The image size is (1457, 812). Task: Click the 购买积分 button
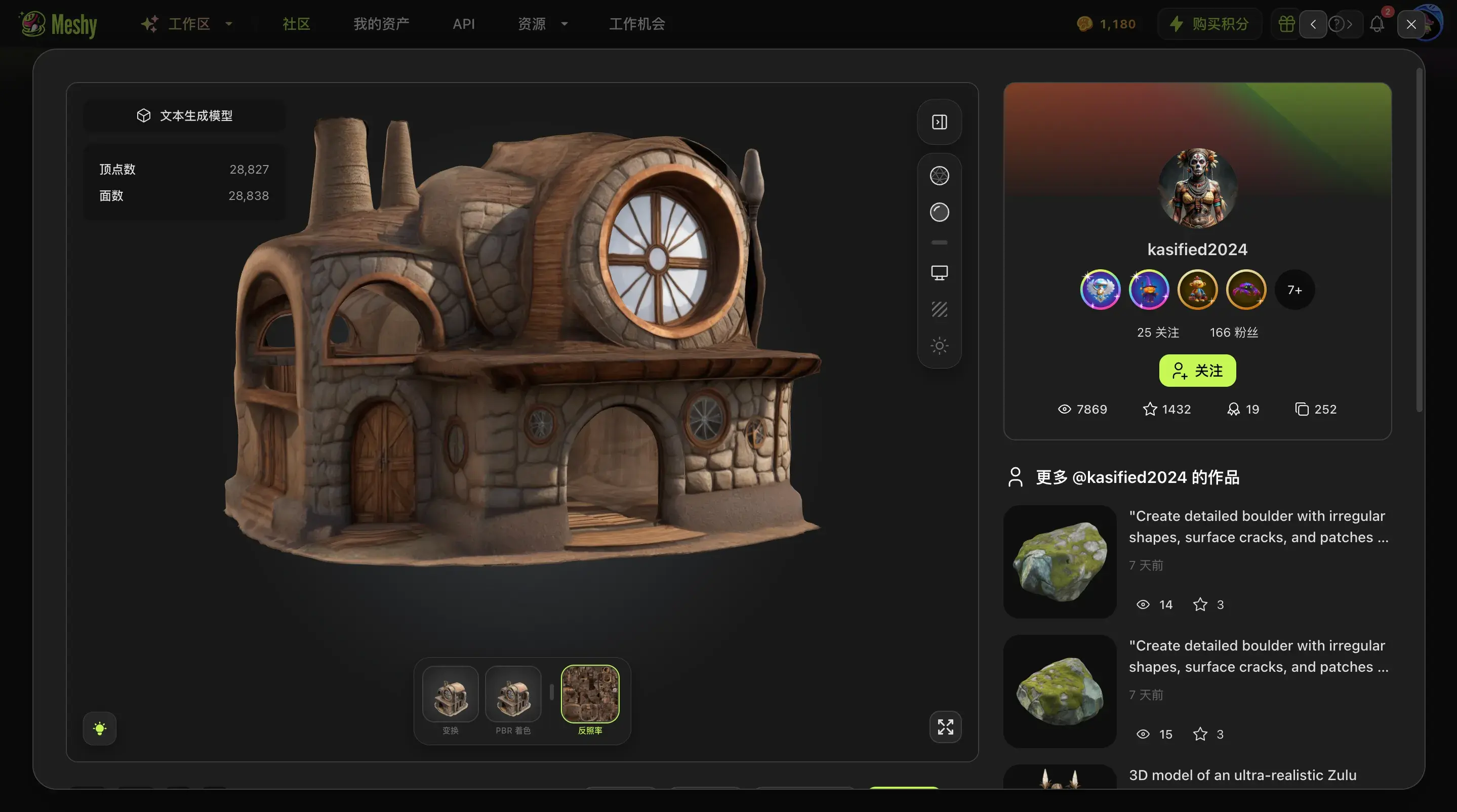tap(1209, 24)
